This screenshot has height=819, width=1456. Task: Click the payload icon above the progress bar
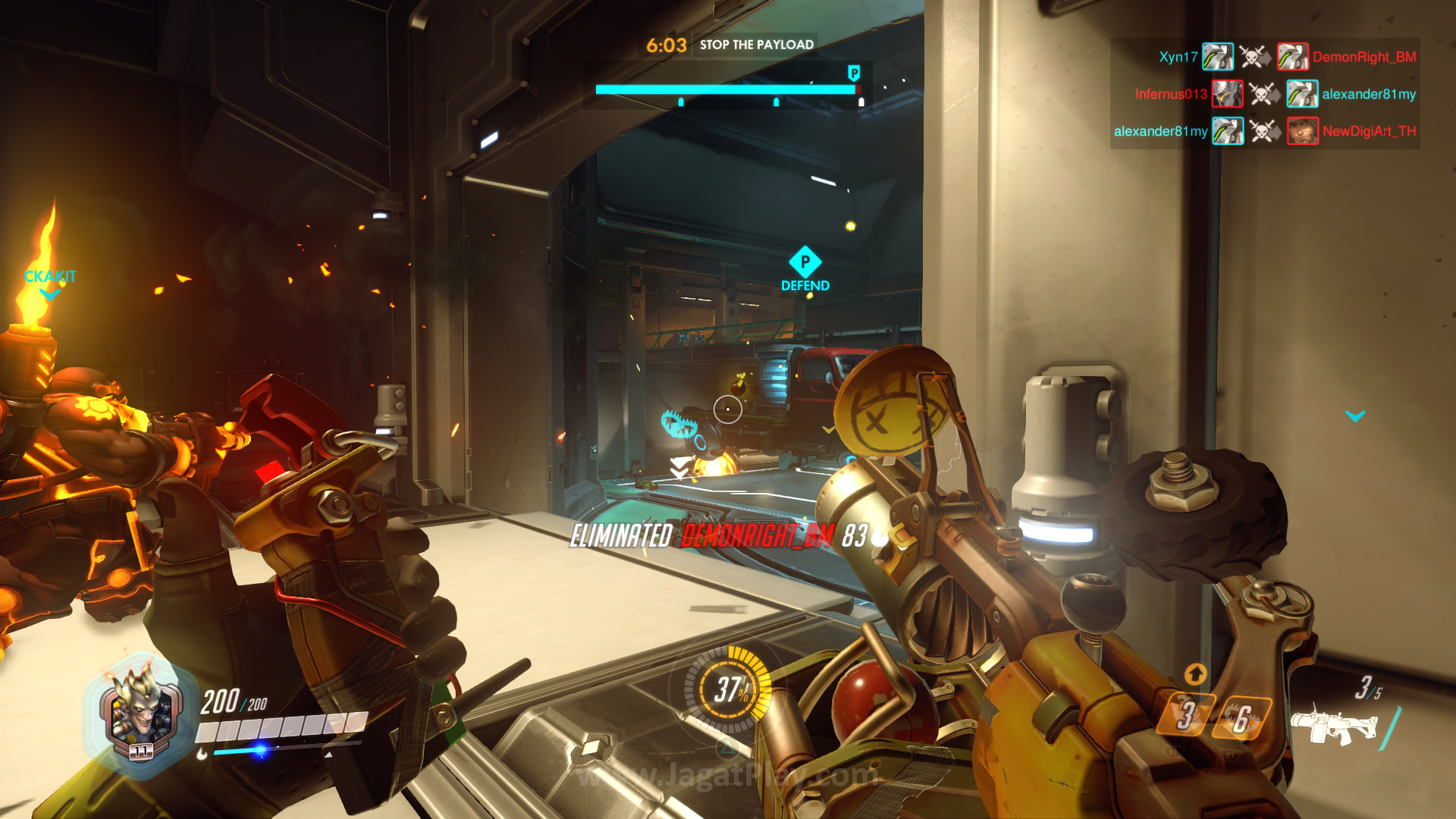click(854, 73)
